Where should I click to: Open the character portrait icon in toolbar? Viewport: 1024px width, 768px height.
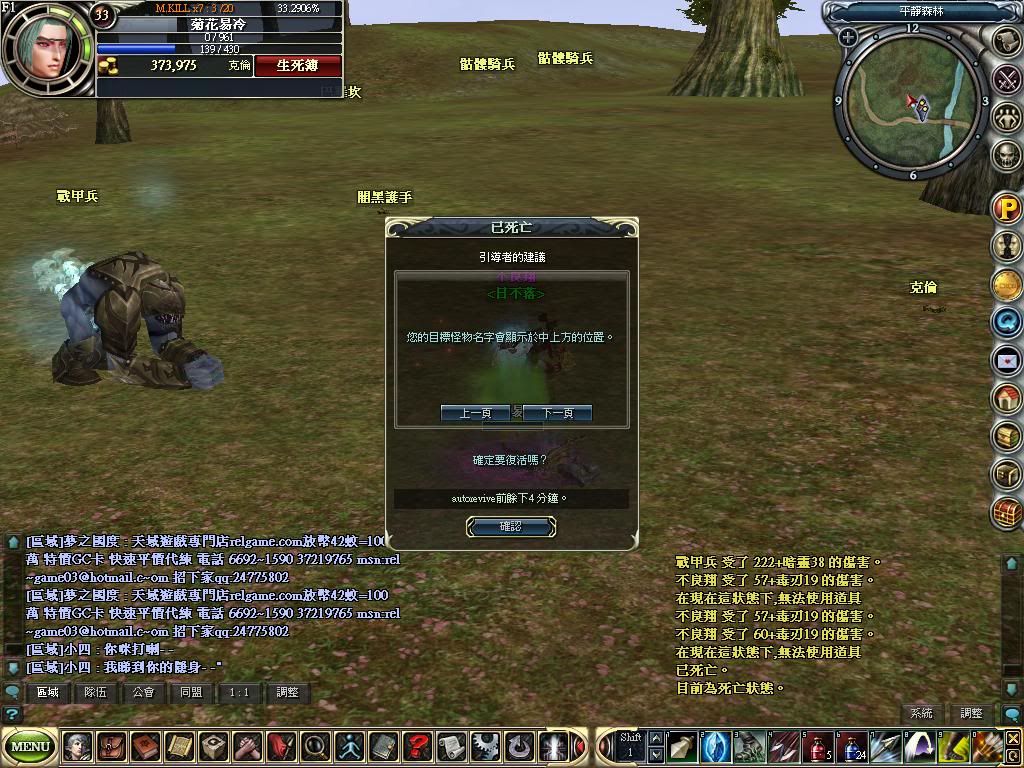coord(77,746)
